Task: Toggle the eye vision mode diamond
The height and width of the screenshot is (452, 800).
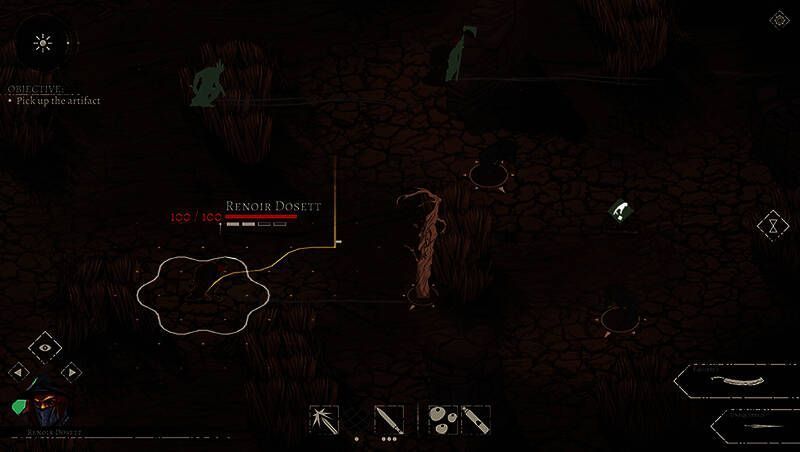Action: click(45, 347)
